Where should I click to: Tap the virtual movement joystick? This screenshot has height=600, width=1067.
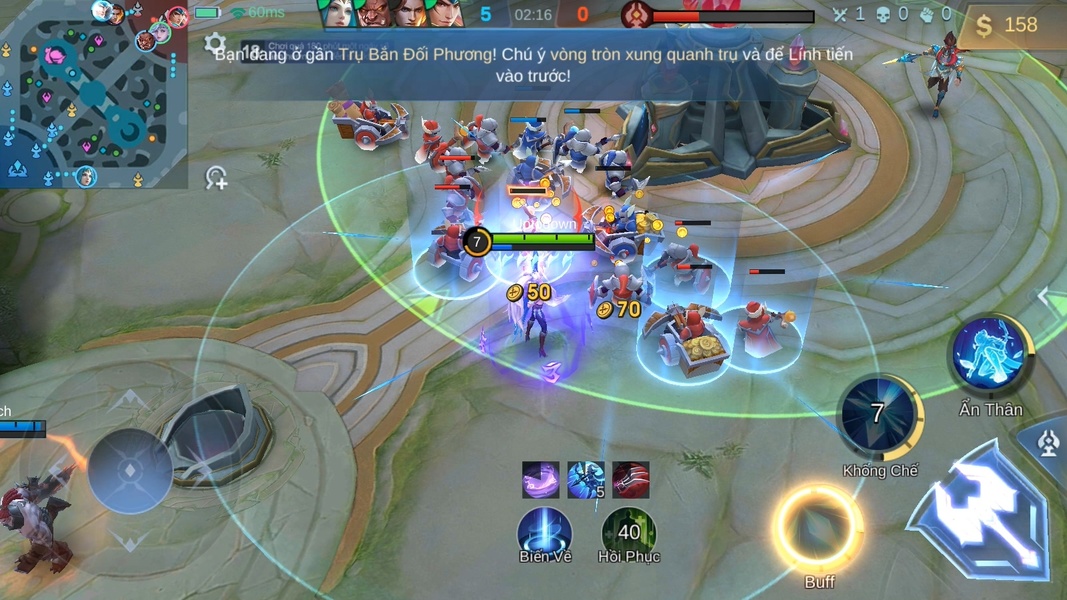(x=130, y=471)
